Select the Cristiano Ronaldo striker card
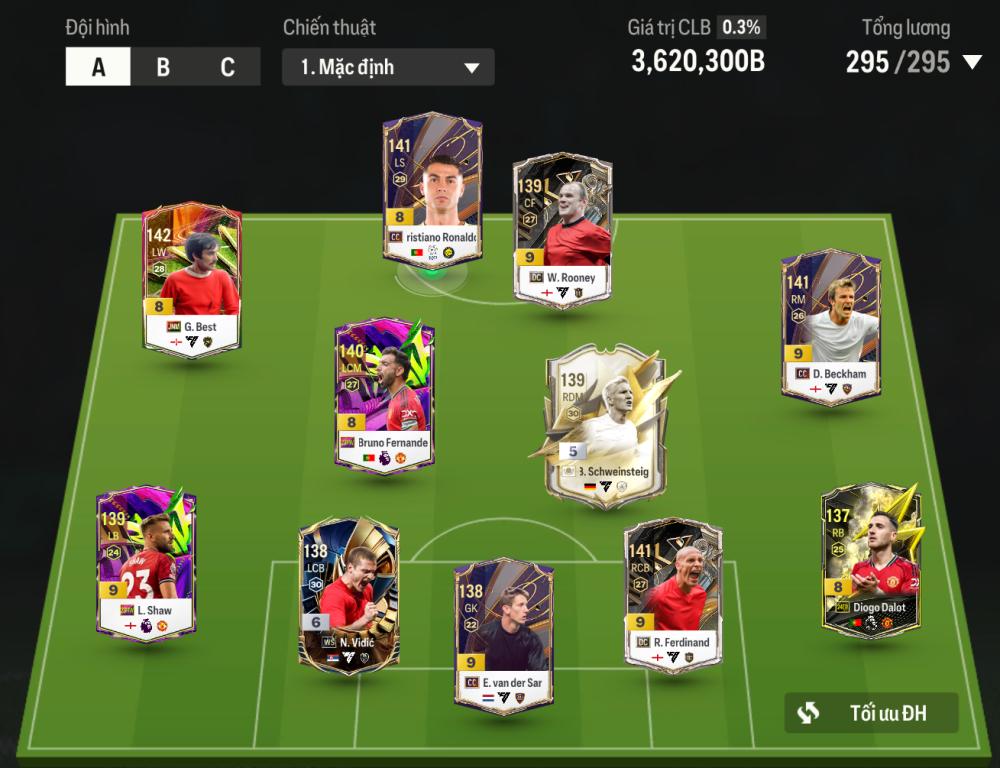Screen dimensions: 1000x768 [432, 190]
